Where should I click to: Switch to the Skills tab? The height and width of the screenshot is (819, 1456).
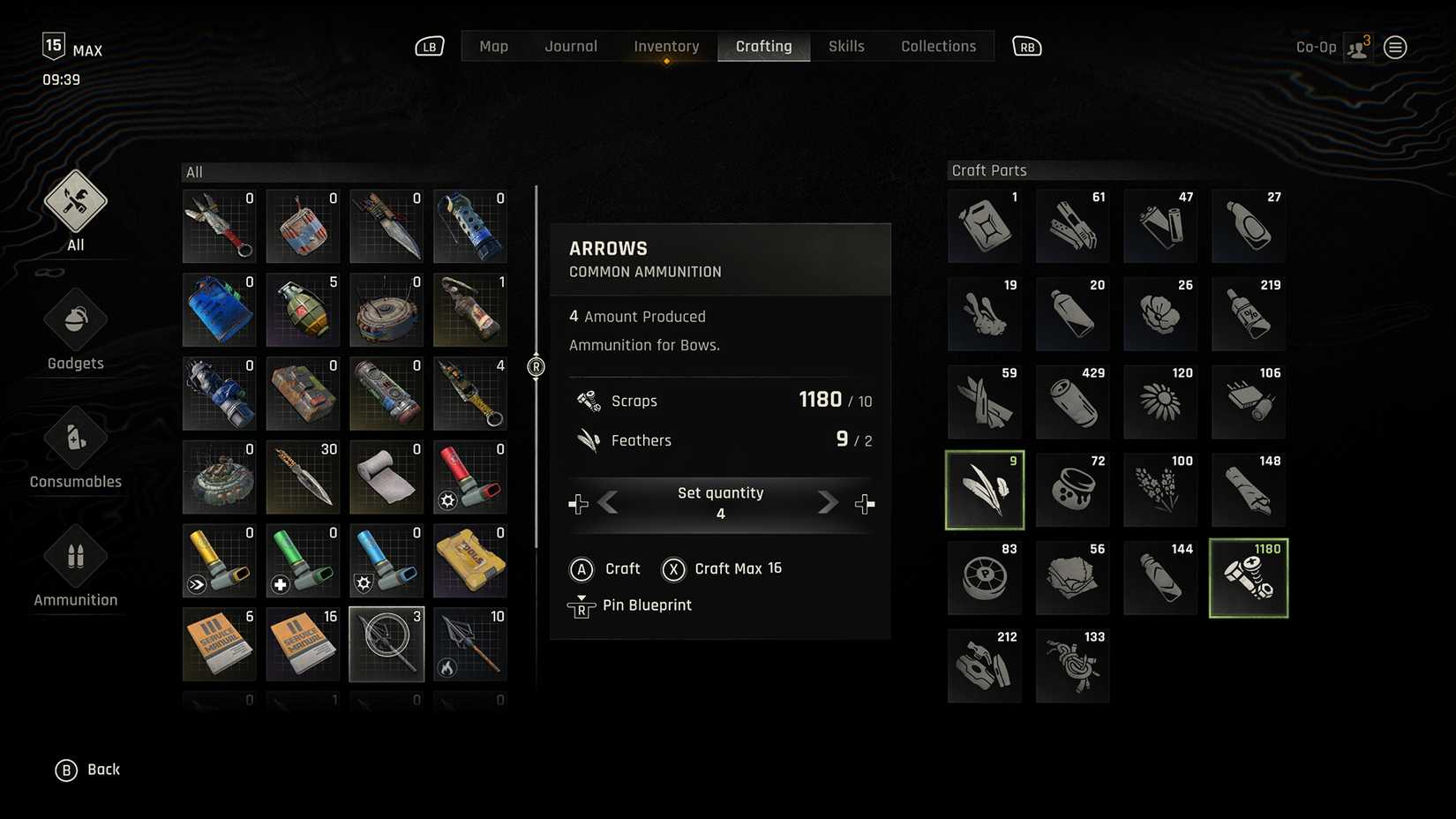(846, 46)
